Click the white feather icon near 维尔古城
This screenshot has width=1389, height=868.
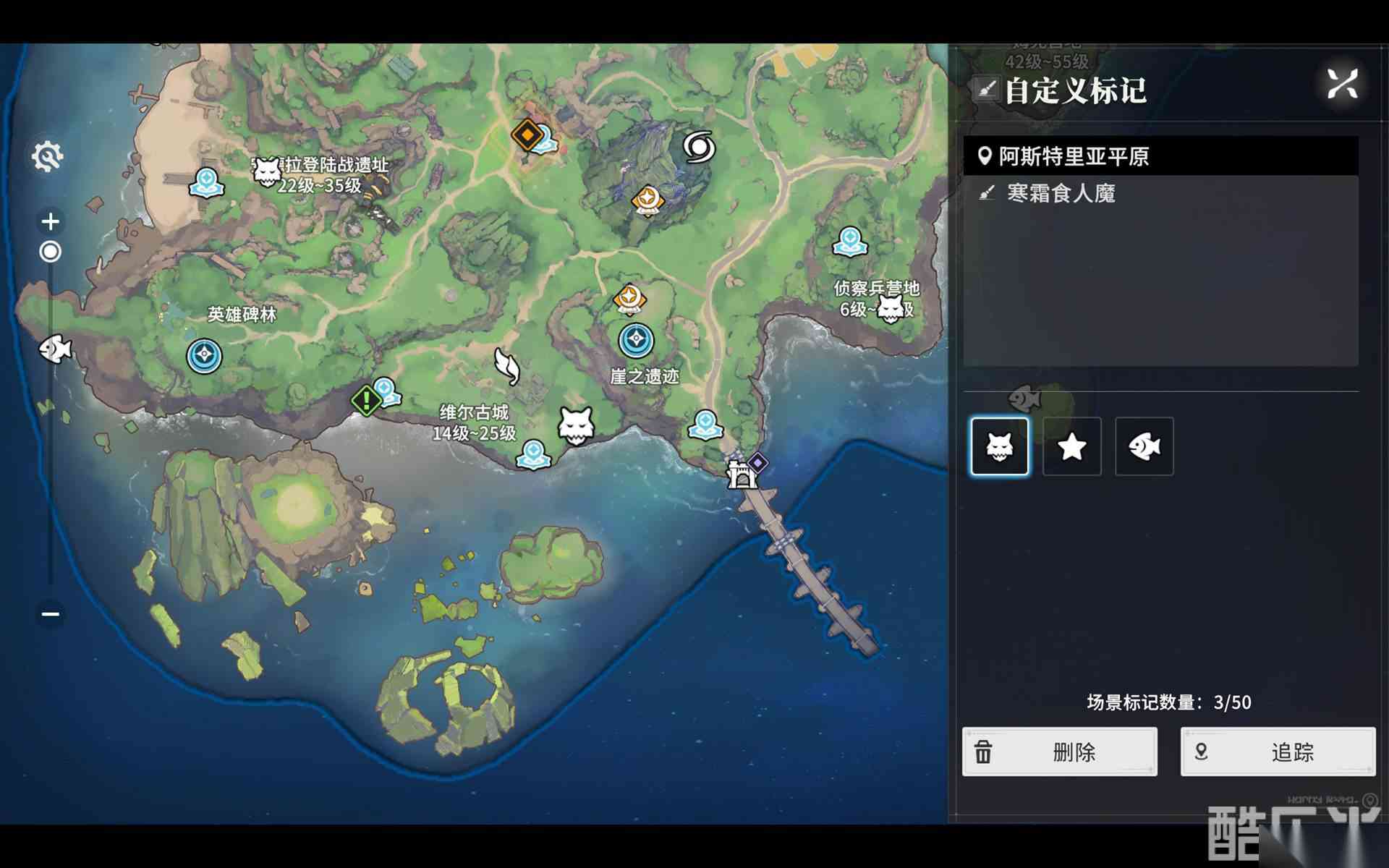click(x=509, y=369)
